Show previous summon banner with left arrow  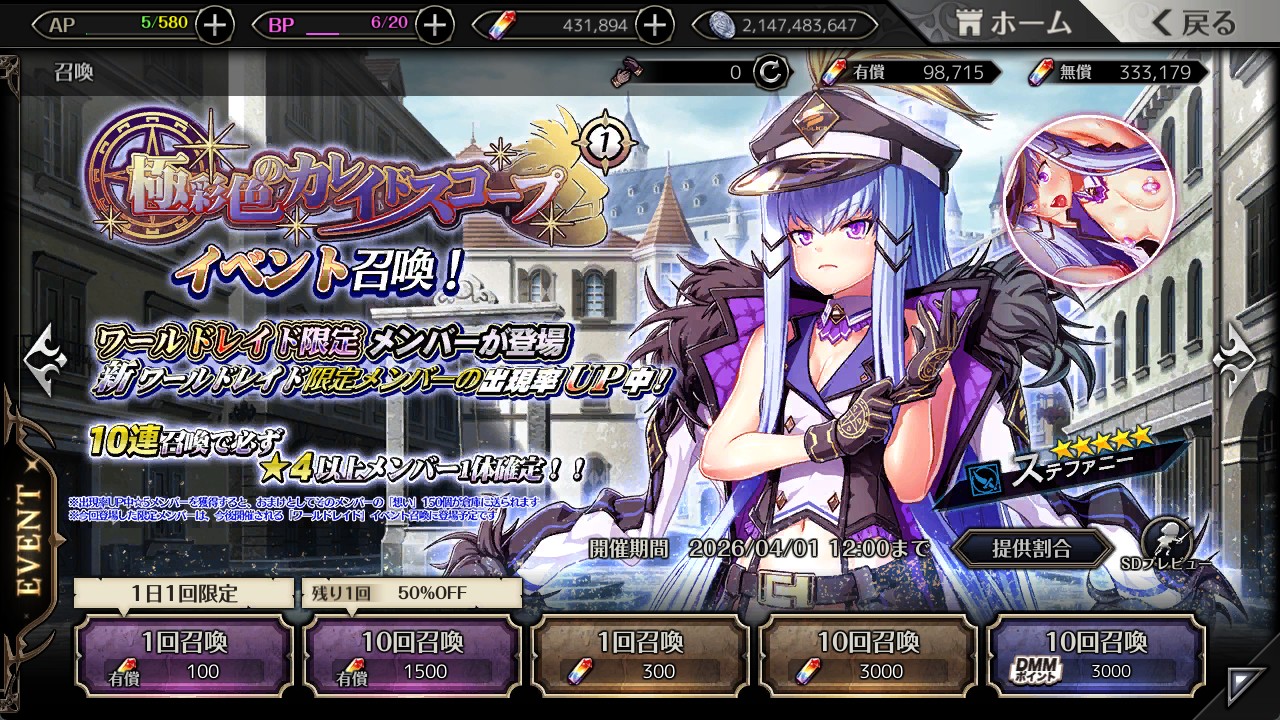pyautogui.click(x=46, y=353)
